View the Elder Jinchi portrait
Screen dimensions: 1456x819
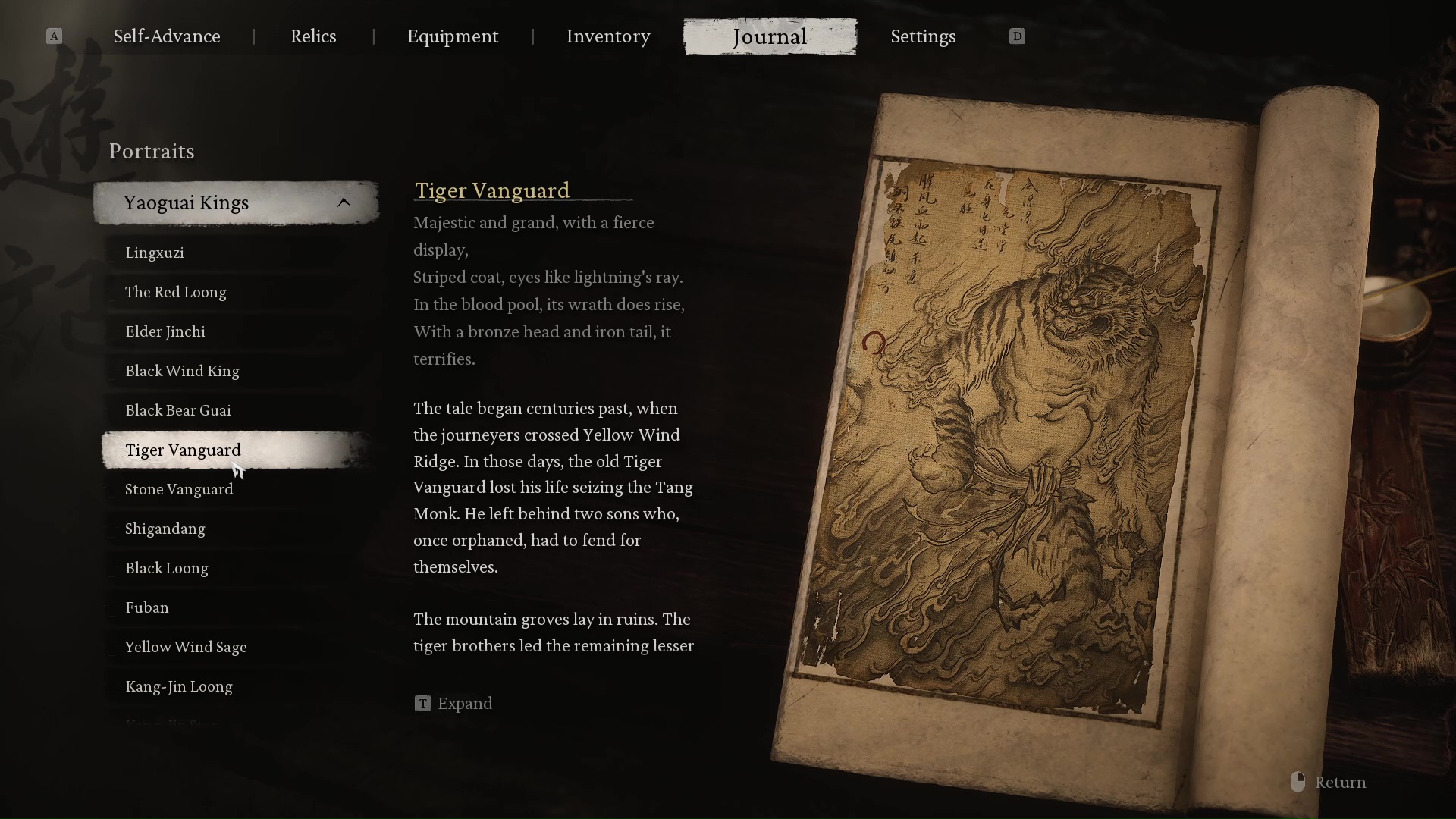[x=165, y=331]
